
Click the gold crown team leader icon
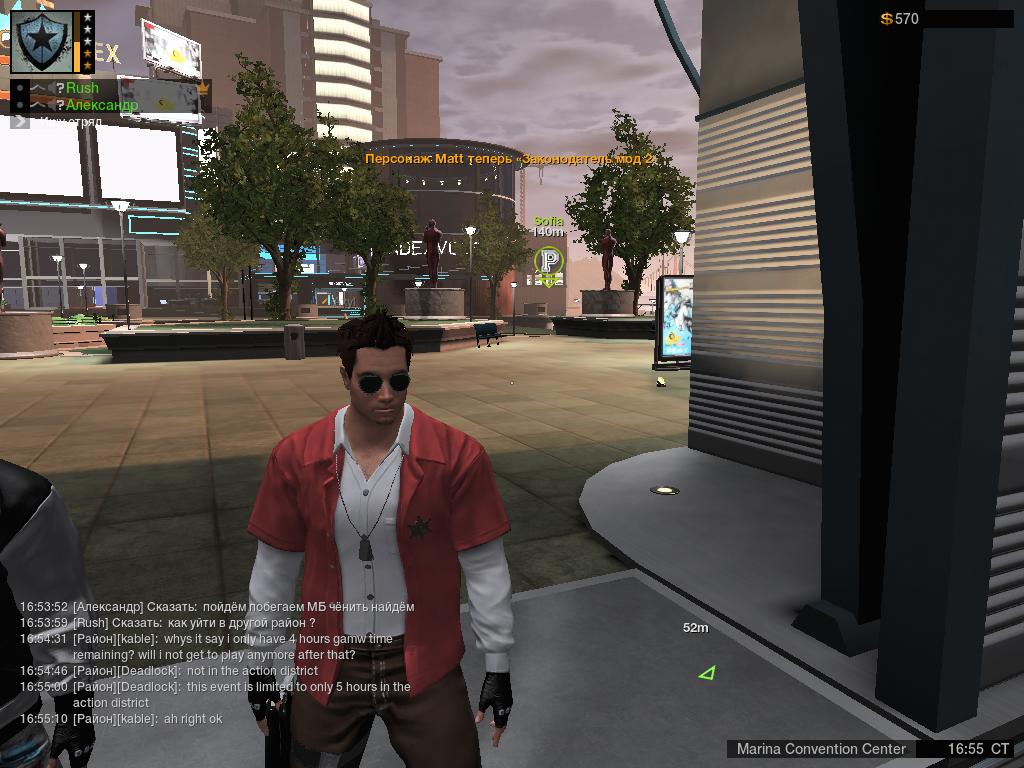click(x=204, y=89)
